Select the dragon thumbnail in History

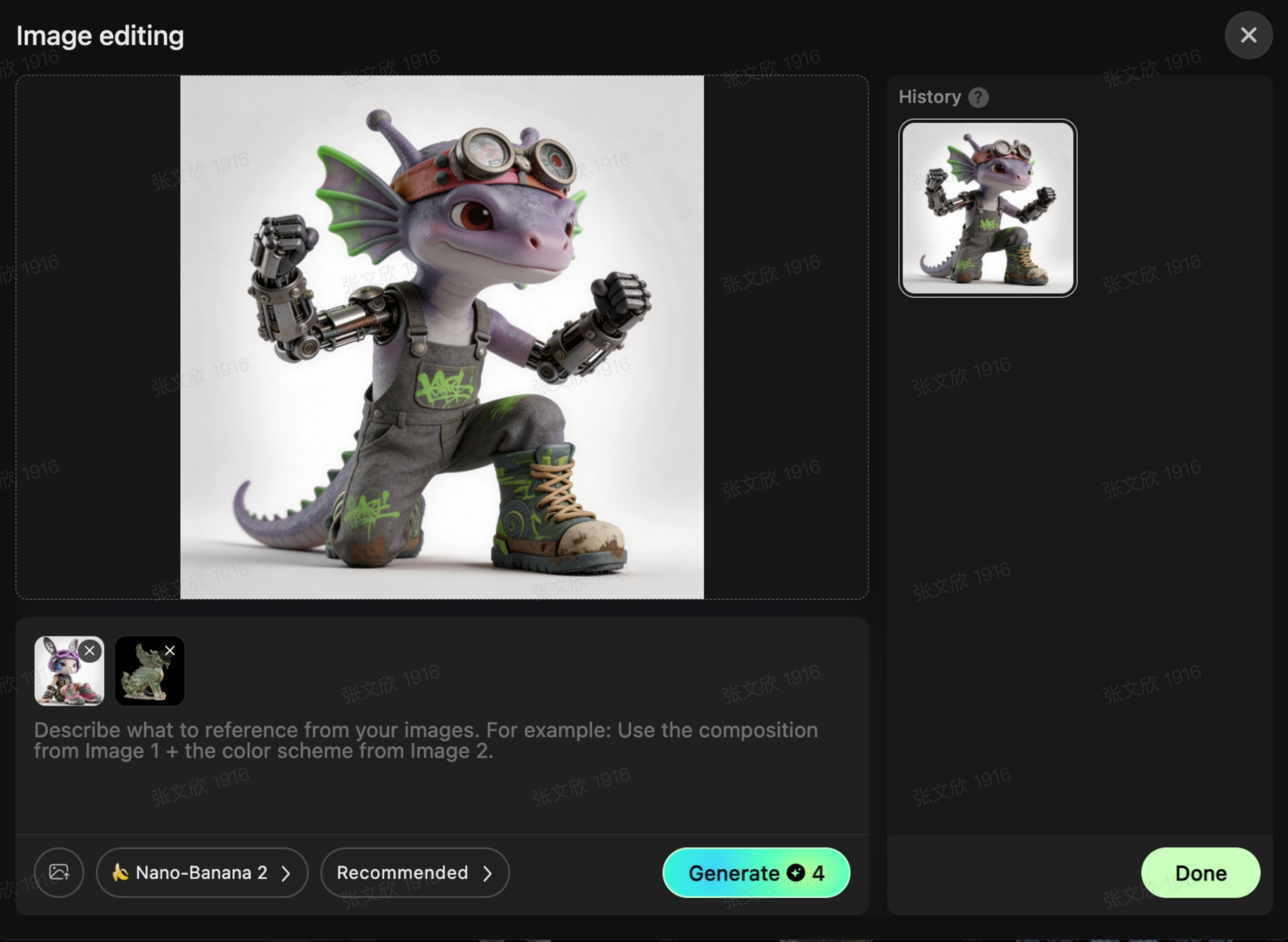tap(988, 208)
